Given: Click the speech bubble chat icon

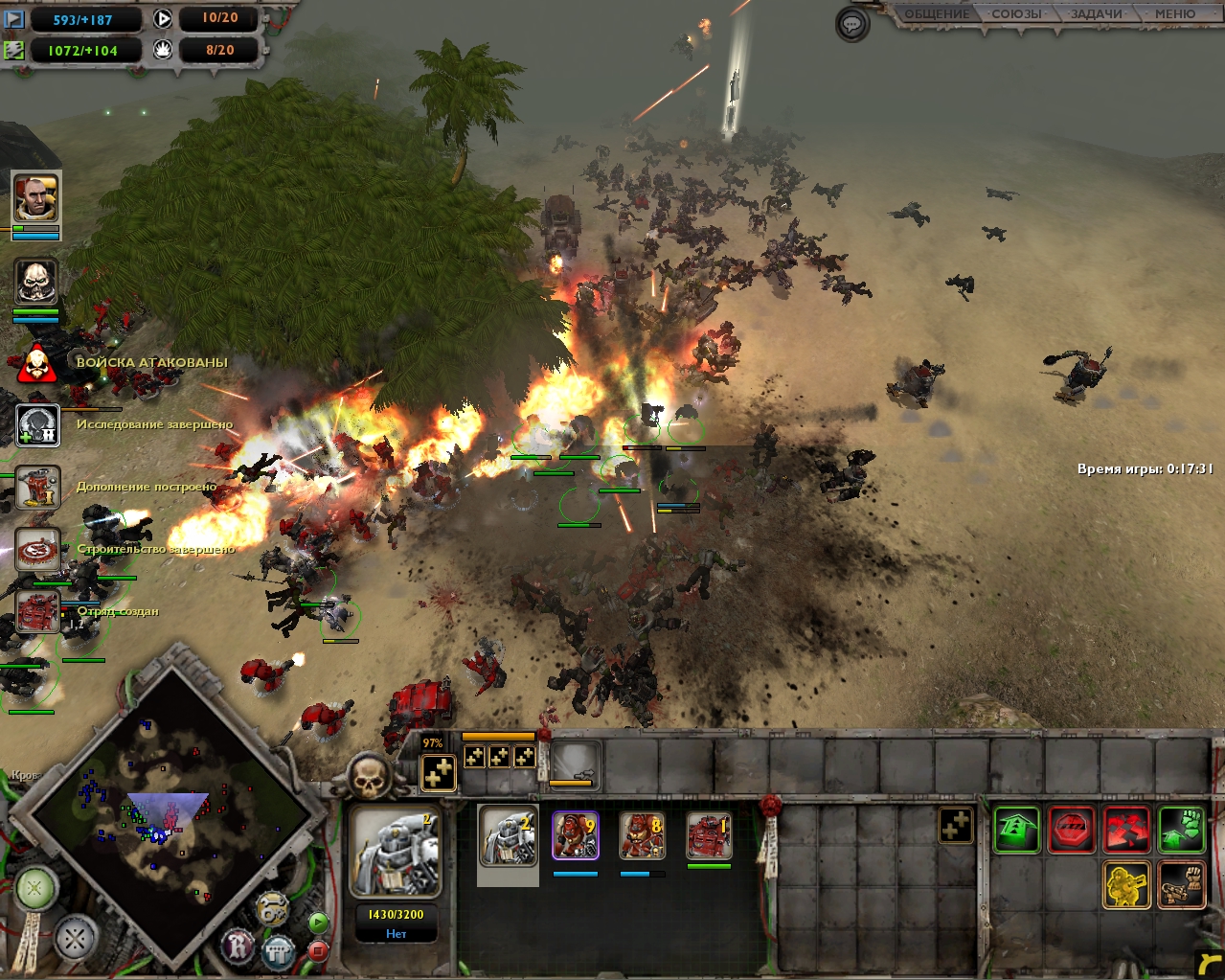Looking at the screenshot, I should 852,25.
